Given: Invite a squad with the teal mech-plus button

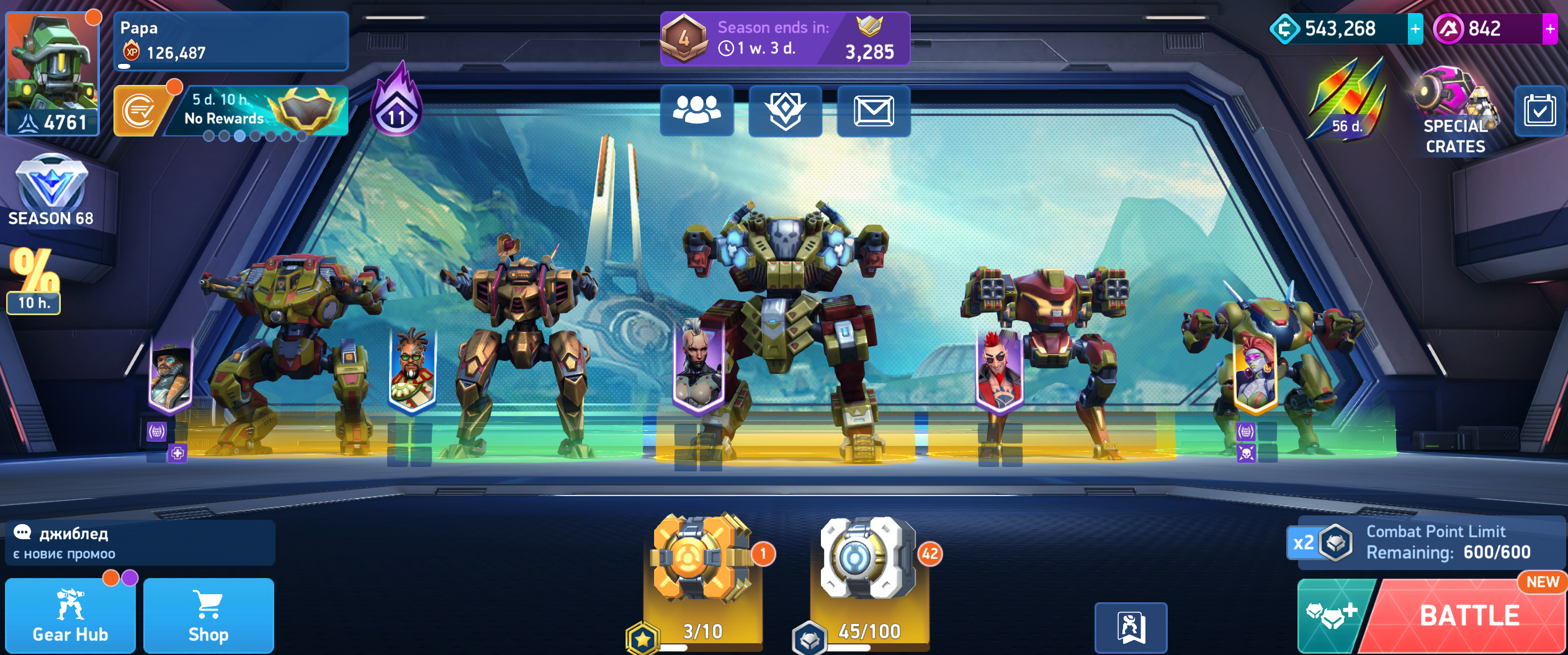Looking at the screenshot, I should click(1333, 616).
